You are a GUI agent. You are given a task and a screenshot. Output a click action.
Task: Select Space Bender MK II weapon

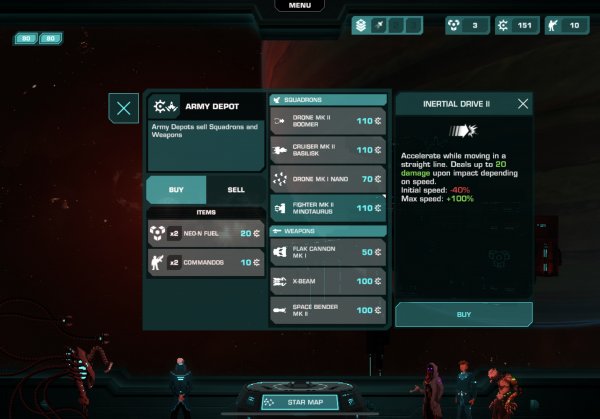tap(327, 311)
